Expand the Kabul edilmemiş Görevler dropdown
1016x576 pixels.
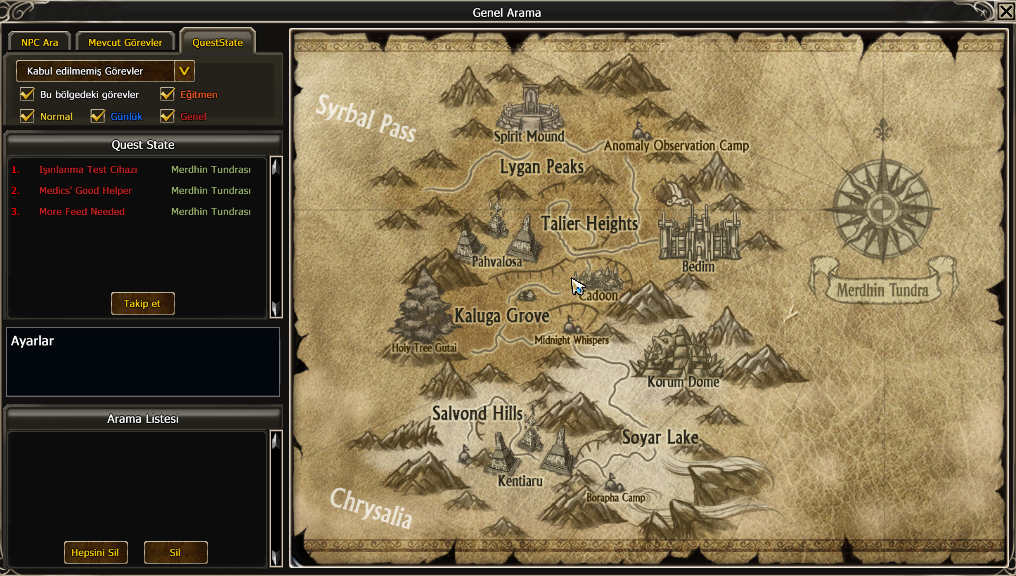click(184, 71)
